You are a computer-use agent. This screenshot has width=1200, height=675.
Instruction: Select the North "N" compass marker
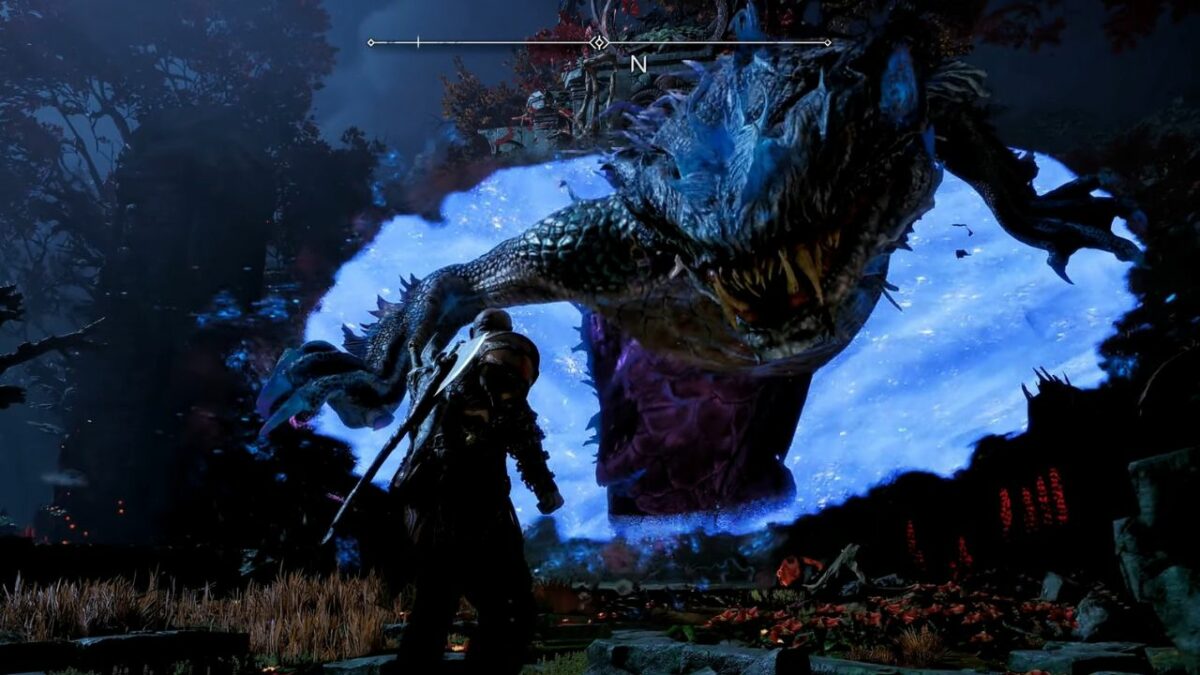click(638, 64)
